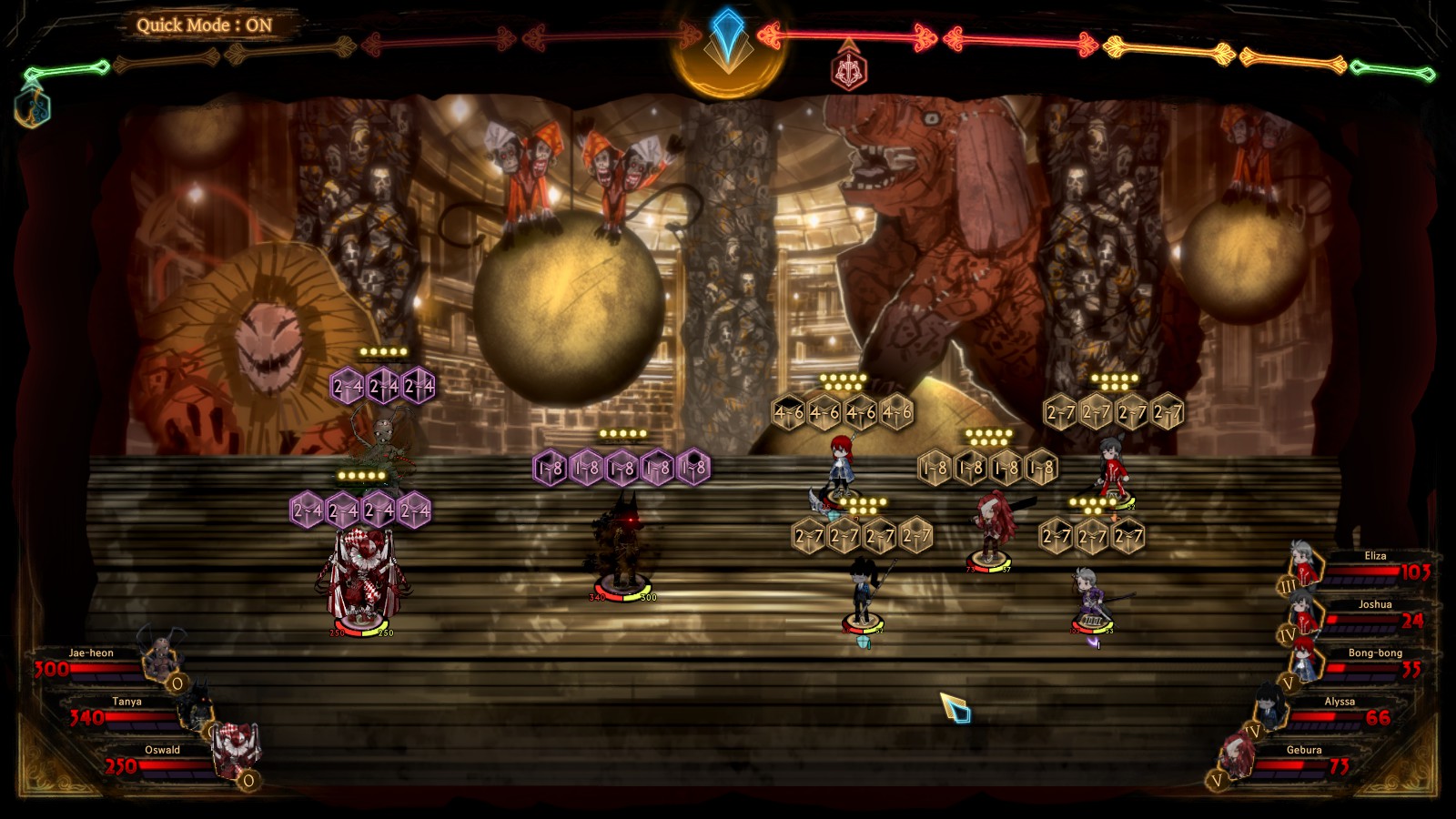Toggle the Quick Mode setting
This screenshot has width=1456, height=819.
coord(204,25)
